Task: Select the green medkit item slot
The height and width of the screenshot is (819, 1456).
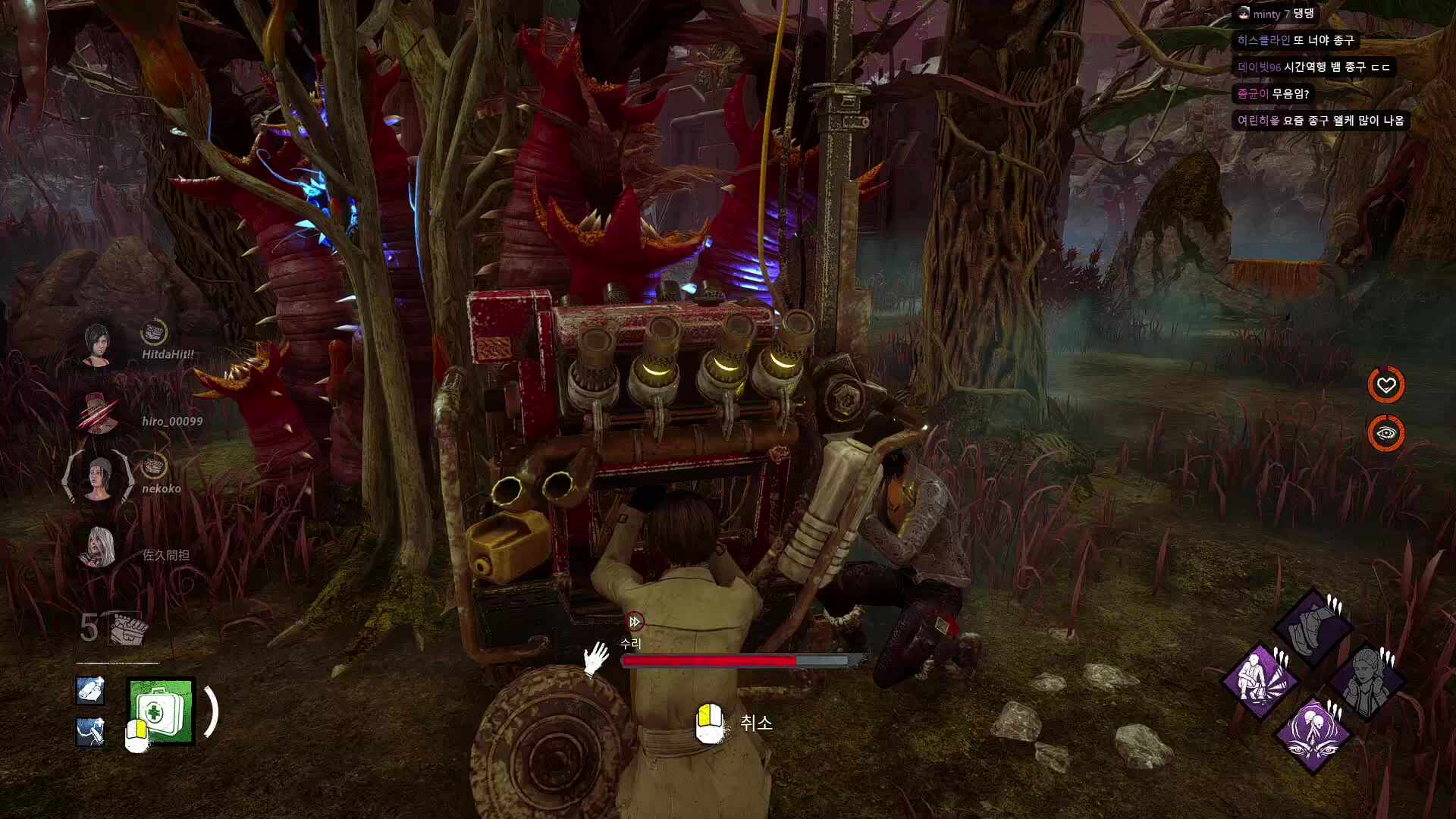Action: tap(162, 711)
